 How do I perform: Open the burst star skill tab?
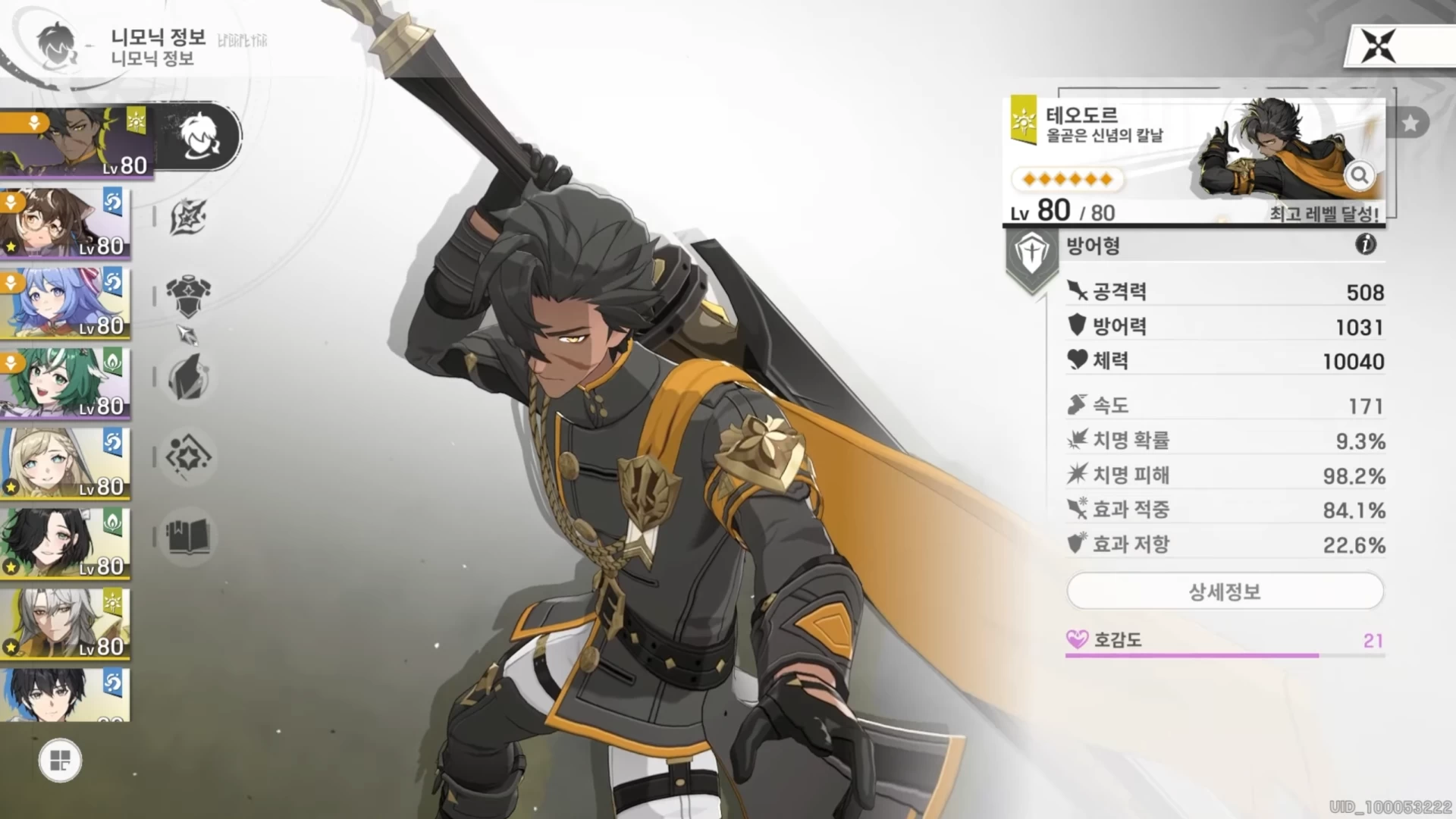click(188, 218)
